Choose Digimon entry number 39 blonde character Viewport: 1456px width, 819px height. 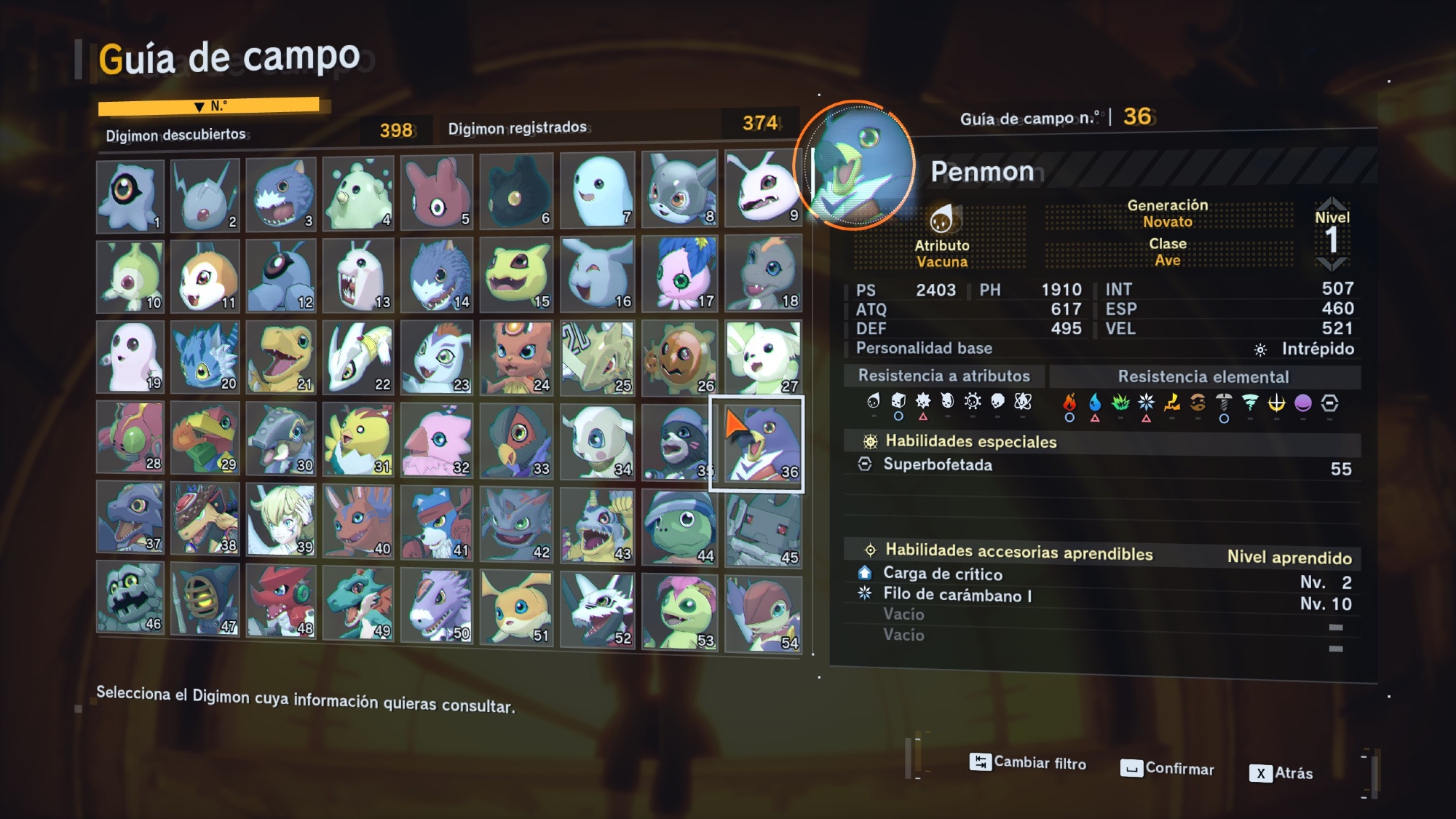click(x=282, y=520)
